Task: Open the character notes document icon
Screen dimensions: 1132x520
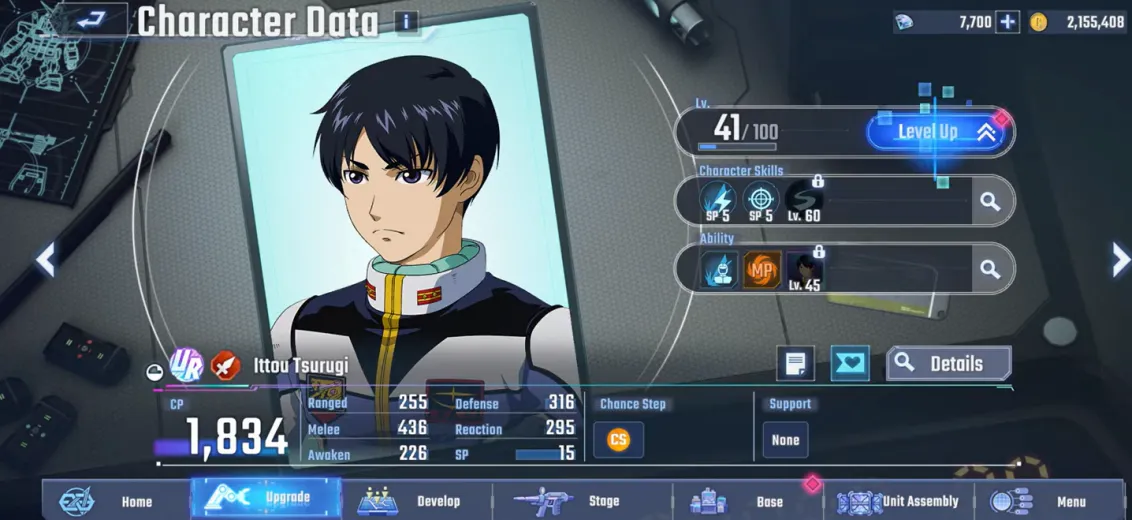Action: coord(795,364)
